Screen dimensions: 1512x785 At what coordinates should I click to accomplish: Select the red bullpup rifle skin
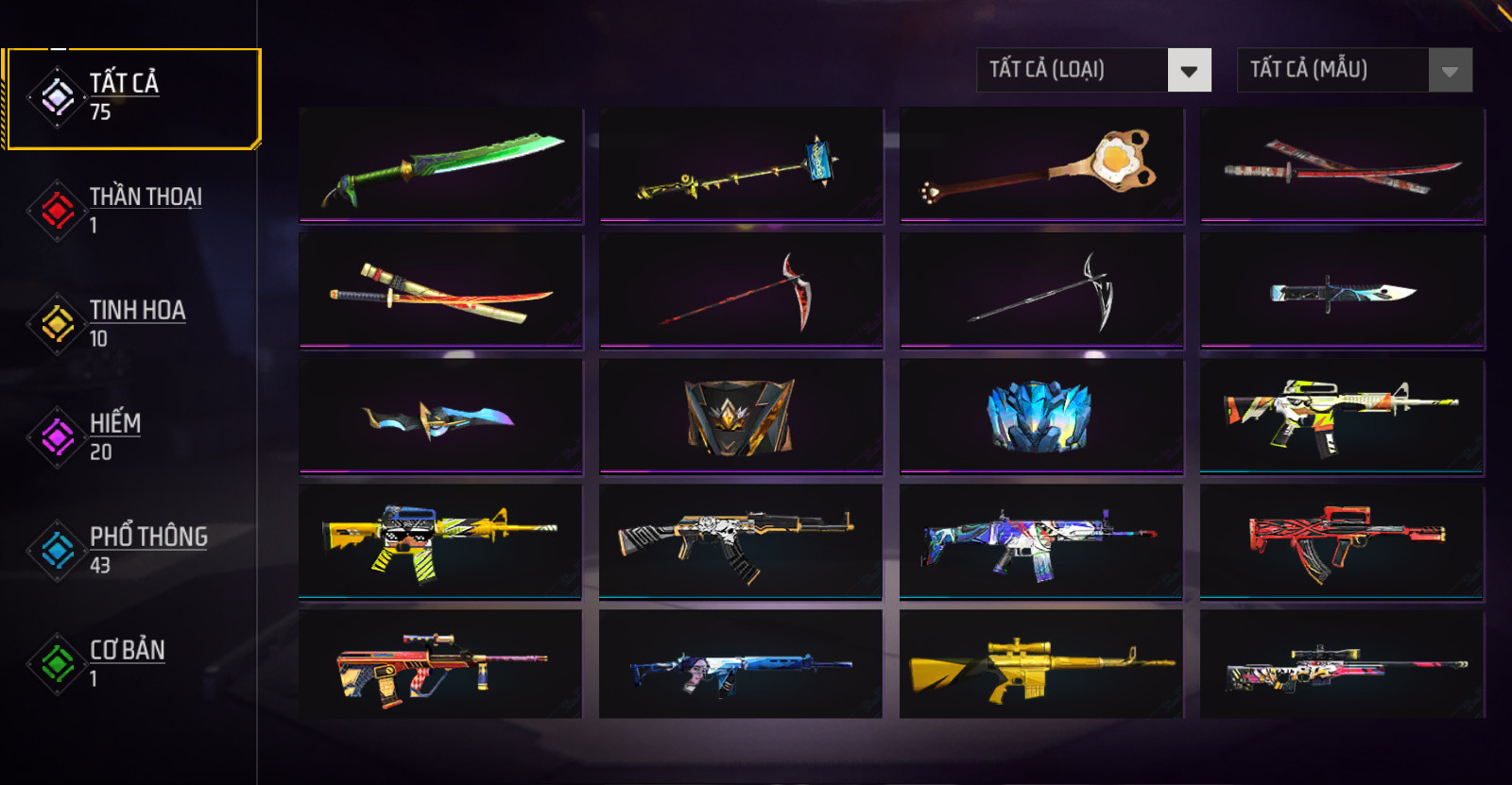tap(1342, 541)
